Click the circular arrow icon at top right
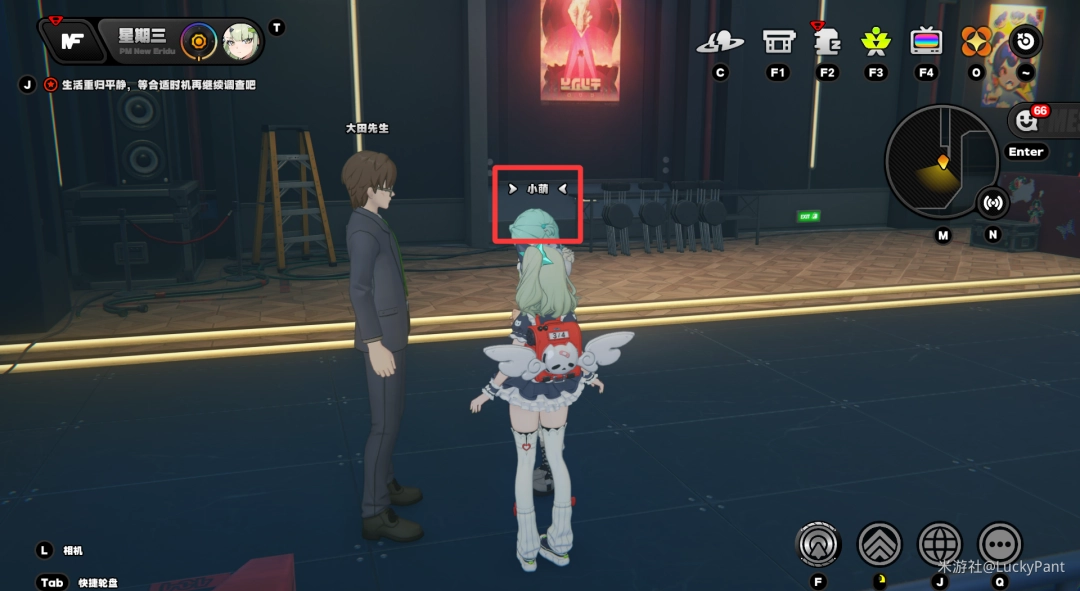Viewport: 1080px width, 591px height. click(1026, 42)
